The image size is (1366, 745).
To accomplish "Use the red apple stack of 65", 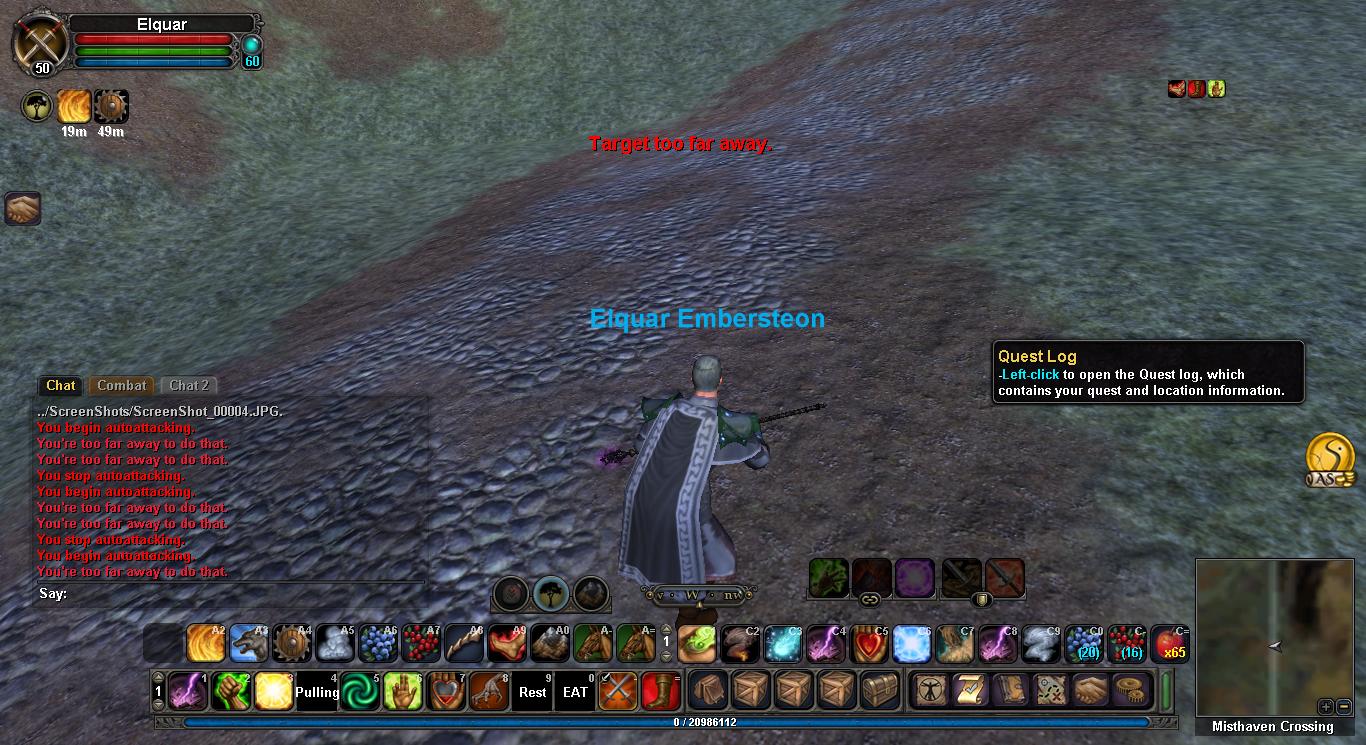I will click(x=1169, y=644).
